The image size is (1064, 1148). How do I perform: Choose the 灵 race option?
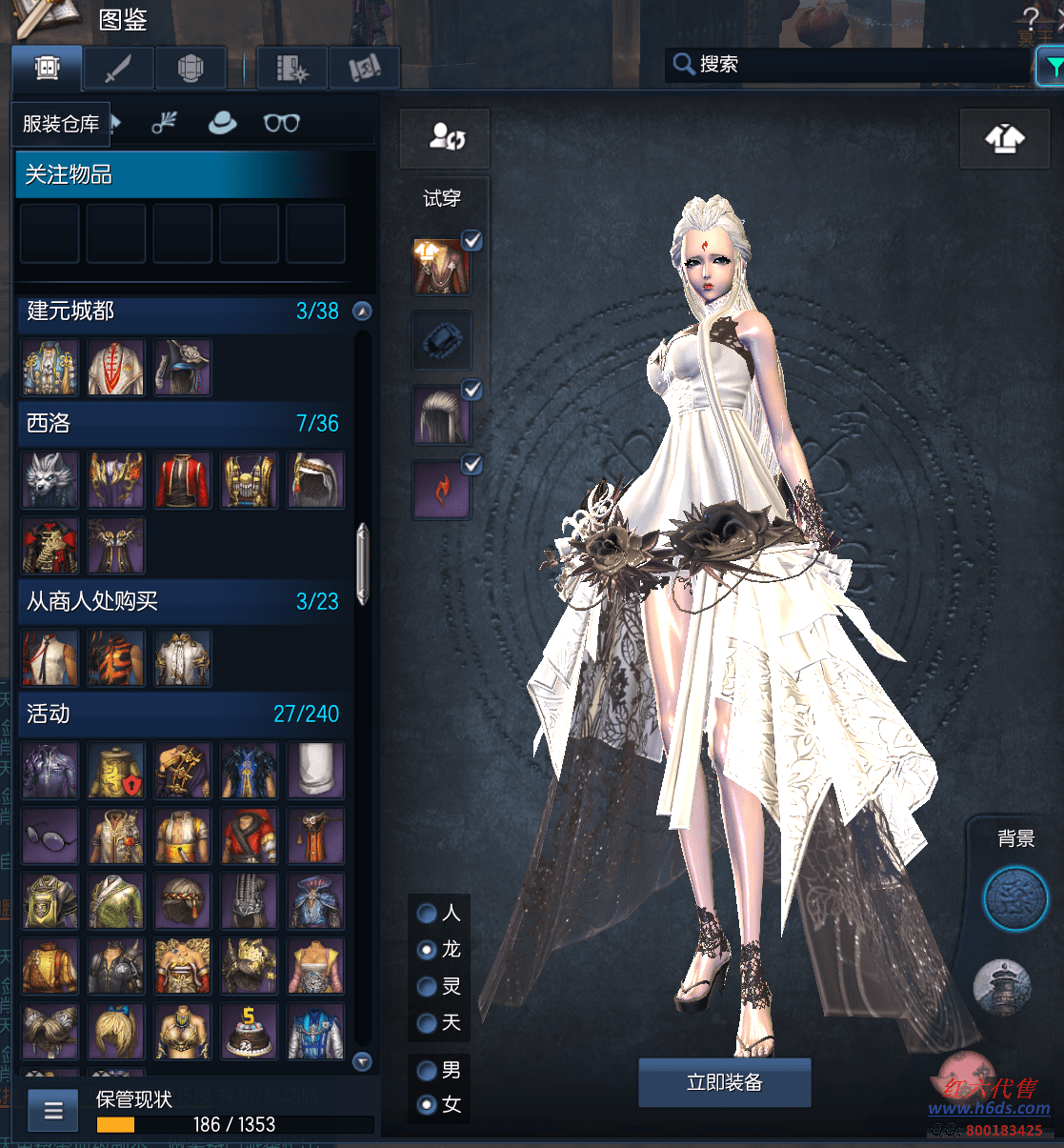point(428,986)
